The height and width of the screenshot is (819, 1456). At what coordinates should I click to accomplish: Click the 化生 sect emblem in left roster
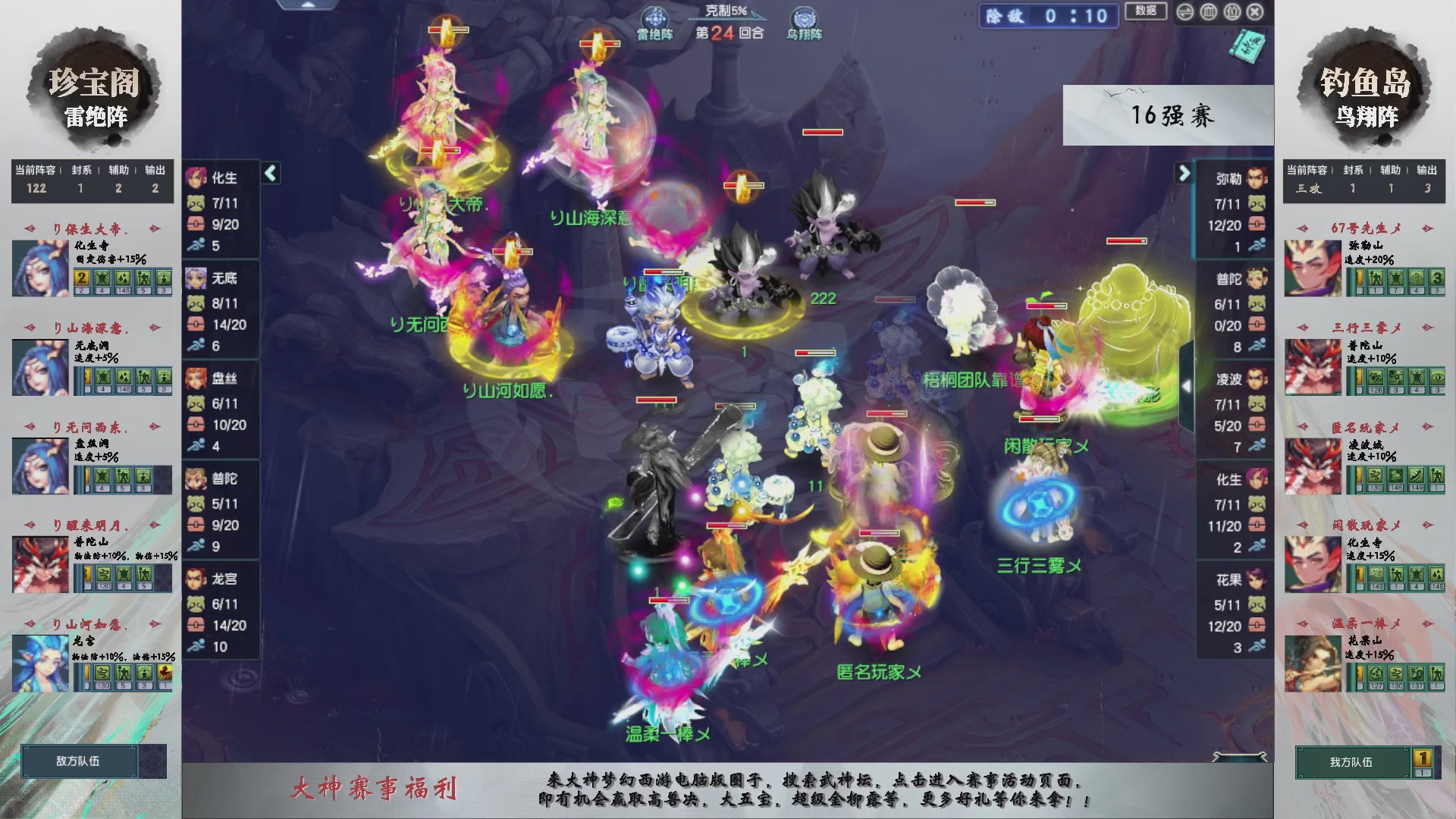196,178
